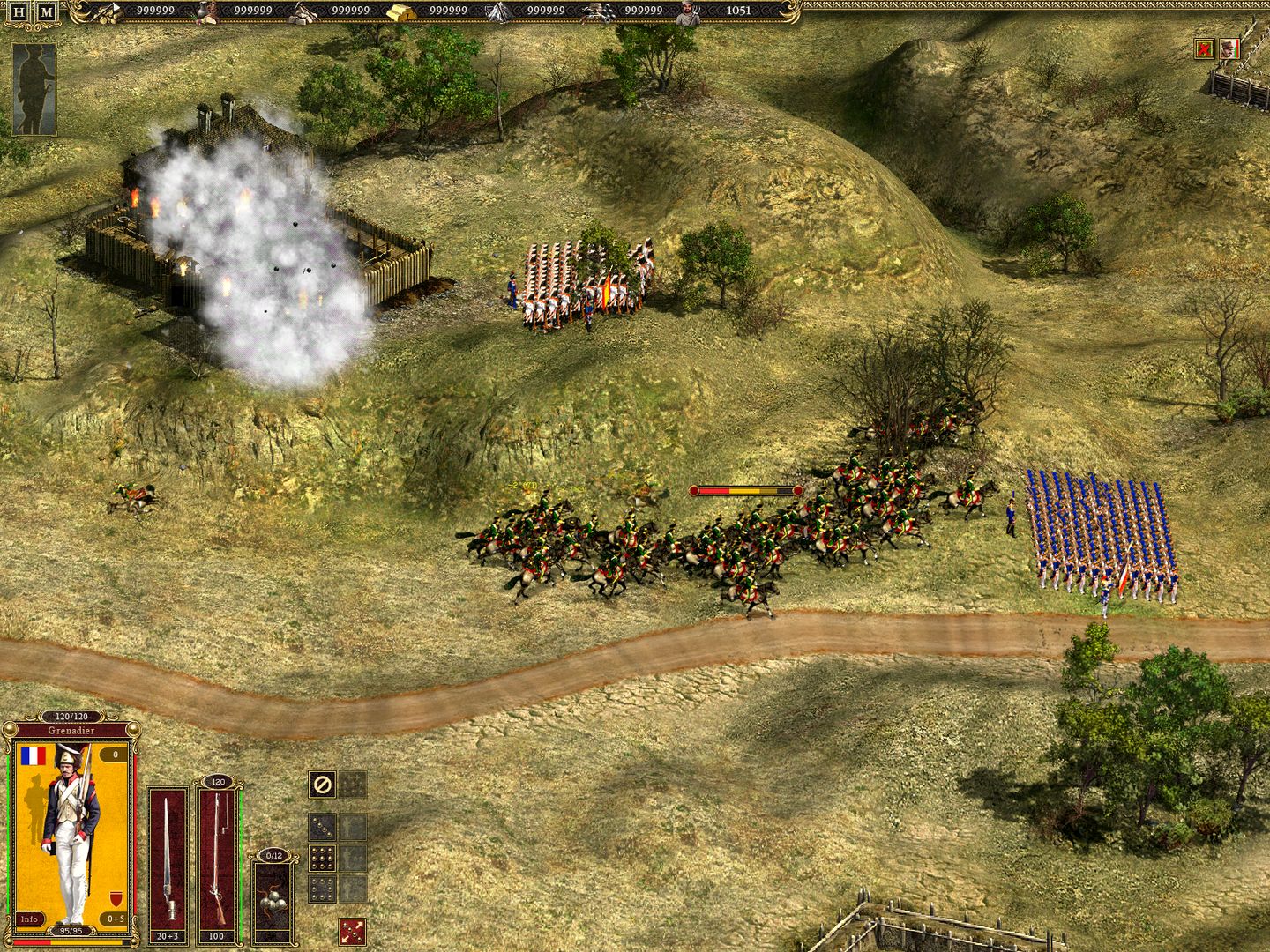The image size is (1270, 952).
Task: Click the 0+5 morale counter button
Action: point(116,918)
